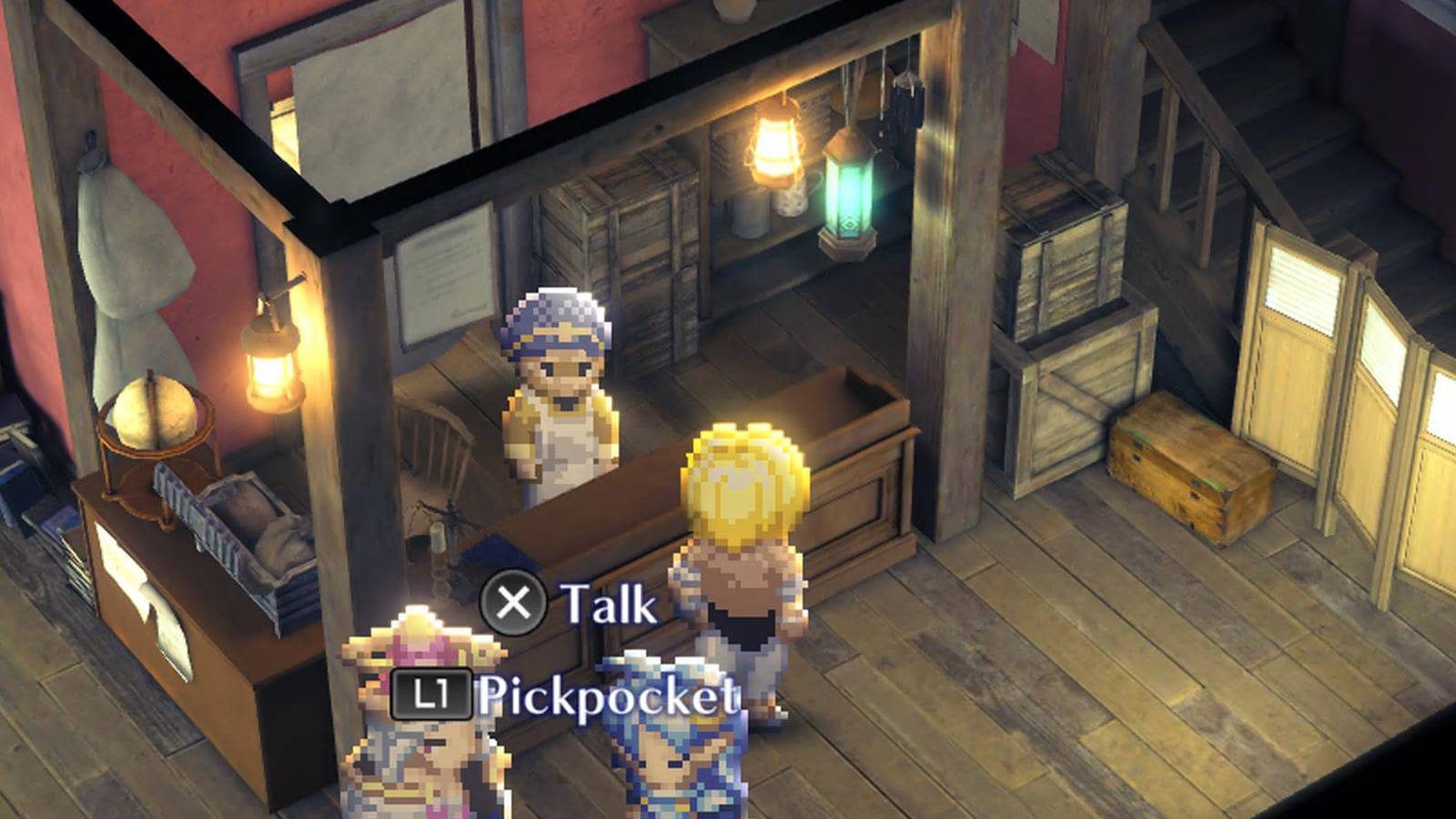Choose the Talk action
The height and width of the screenshot is (819, 1456).
[605, 601]
